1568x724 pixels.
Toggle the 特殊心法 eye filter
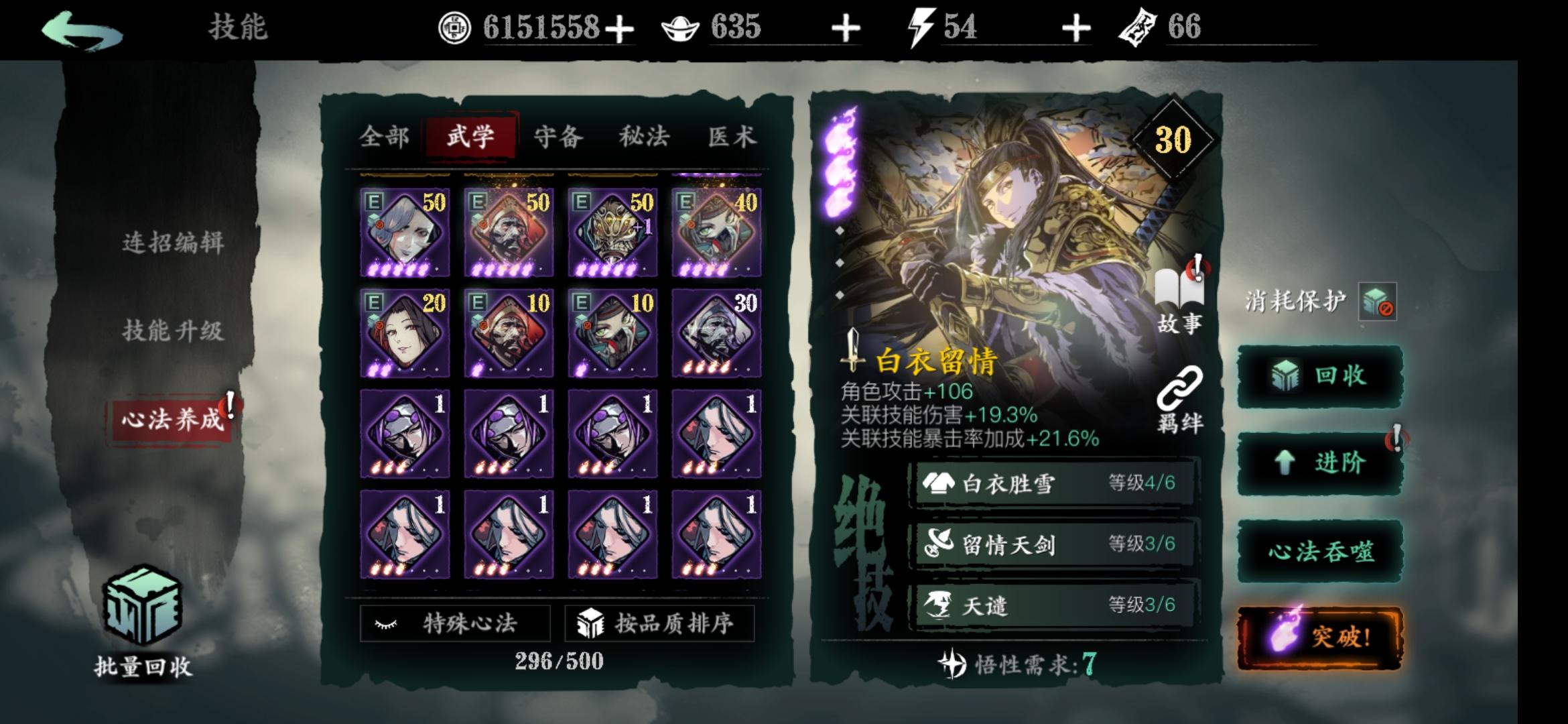(x=456, y=623)
